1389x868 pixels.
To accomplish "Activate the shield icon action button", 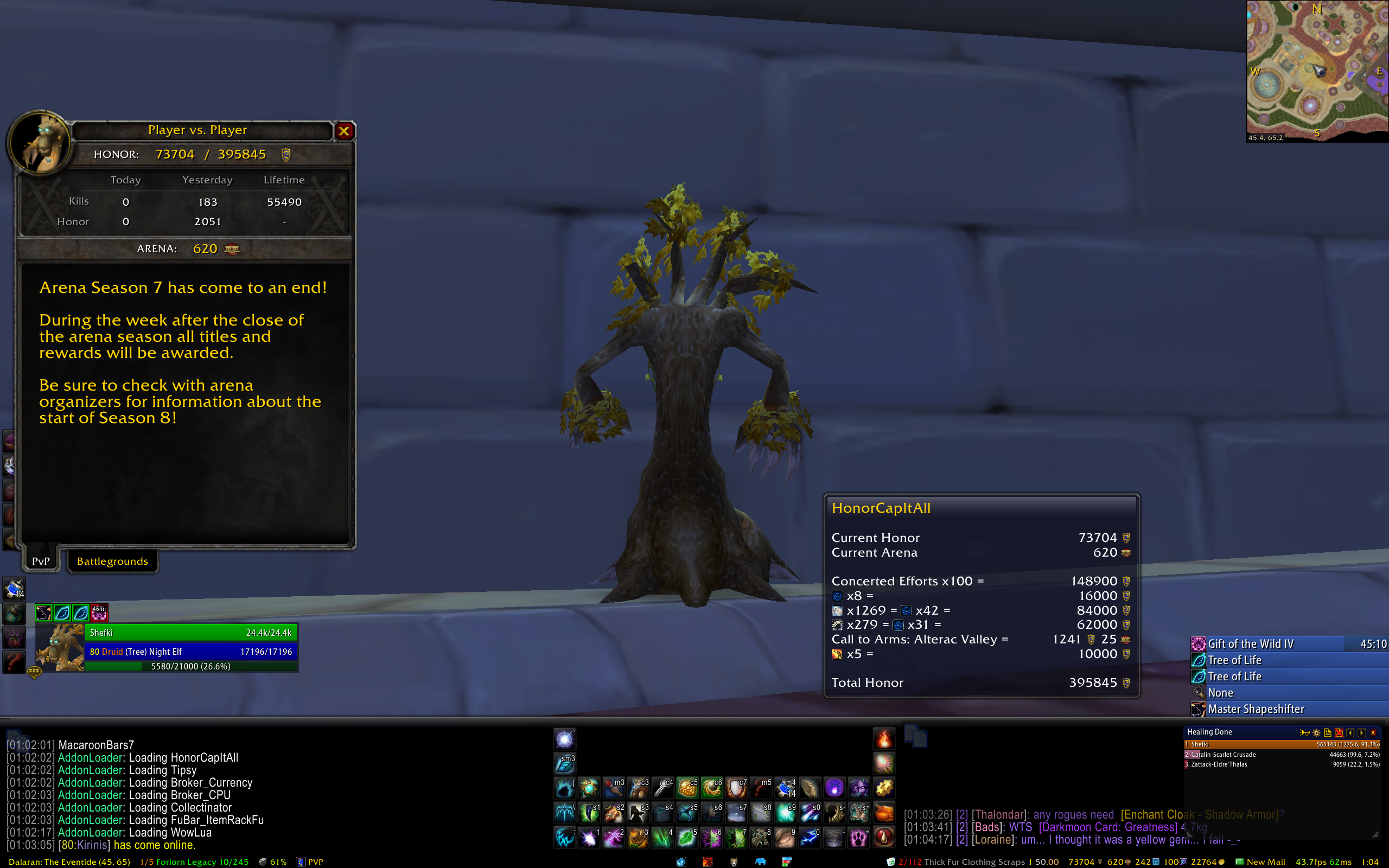I will pyautogui.click(x=736, y=788).
